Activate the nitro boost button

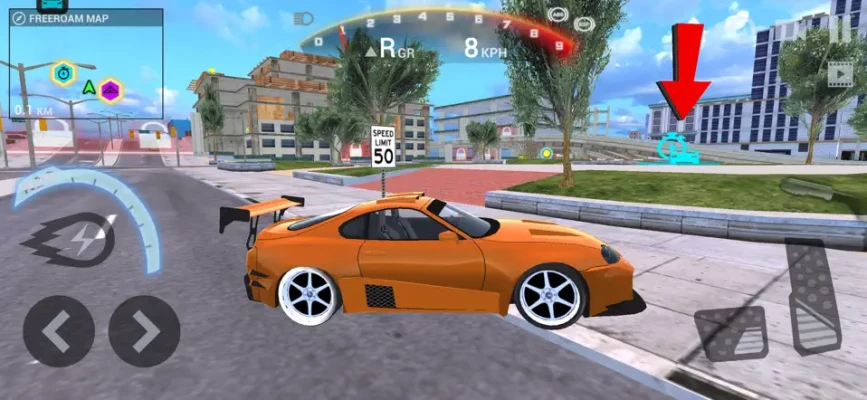pos(68,238)
